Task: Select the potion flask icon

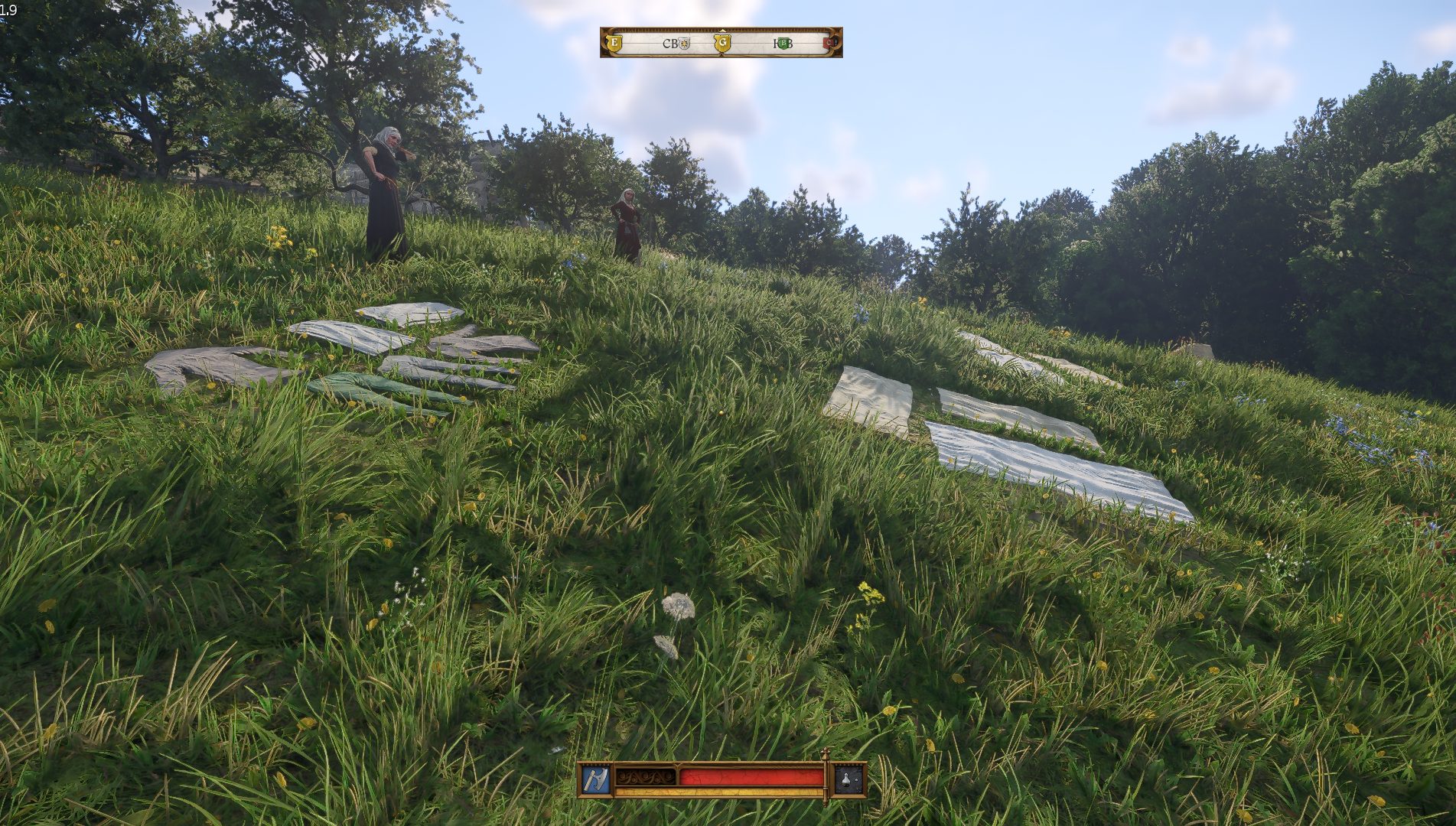Action: tap(849, 779)
